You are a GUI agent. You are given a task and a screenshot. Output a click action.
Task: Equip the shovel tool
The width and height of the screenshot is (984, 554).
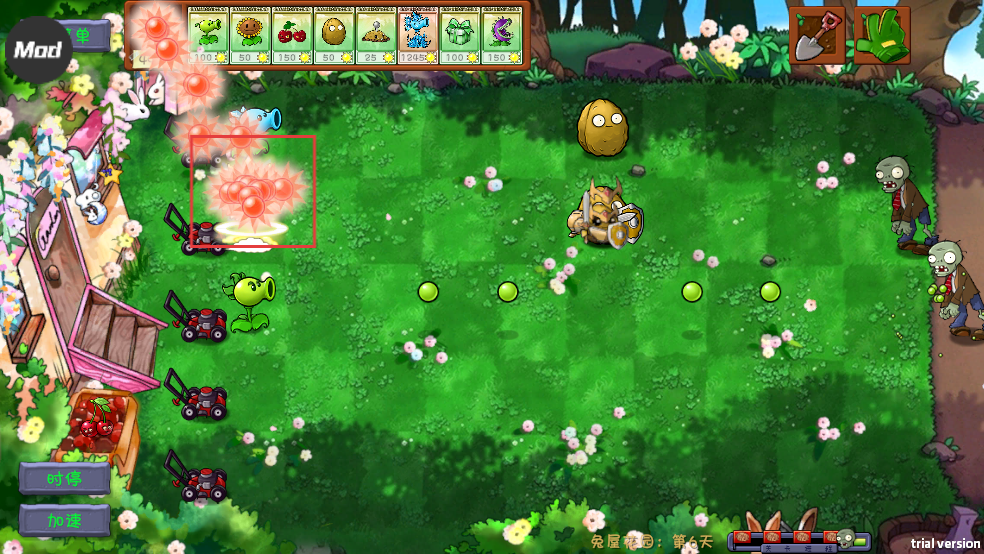(818, 36)
